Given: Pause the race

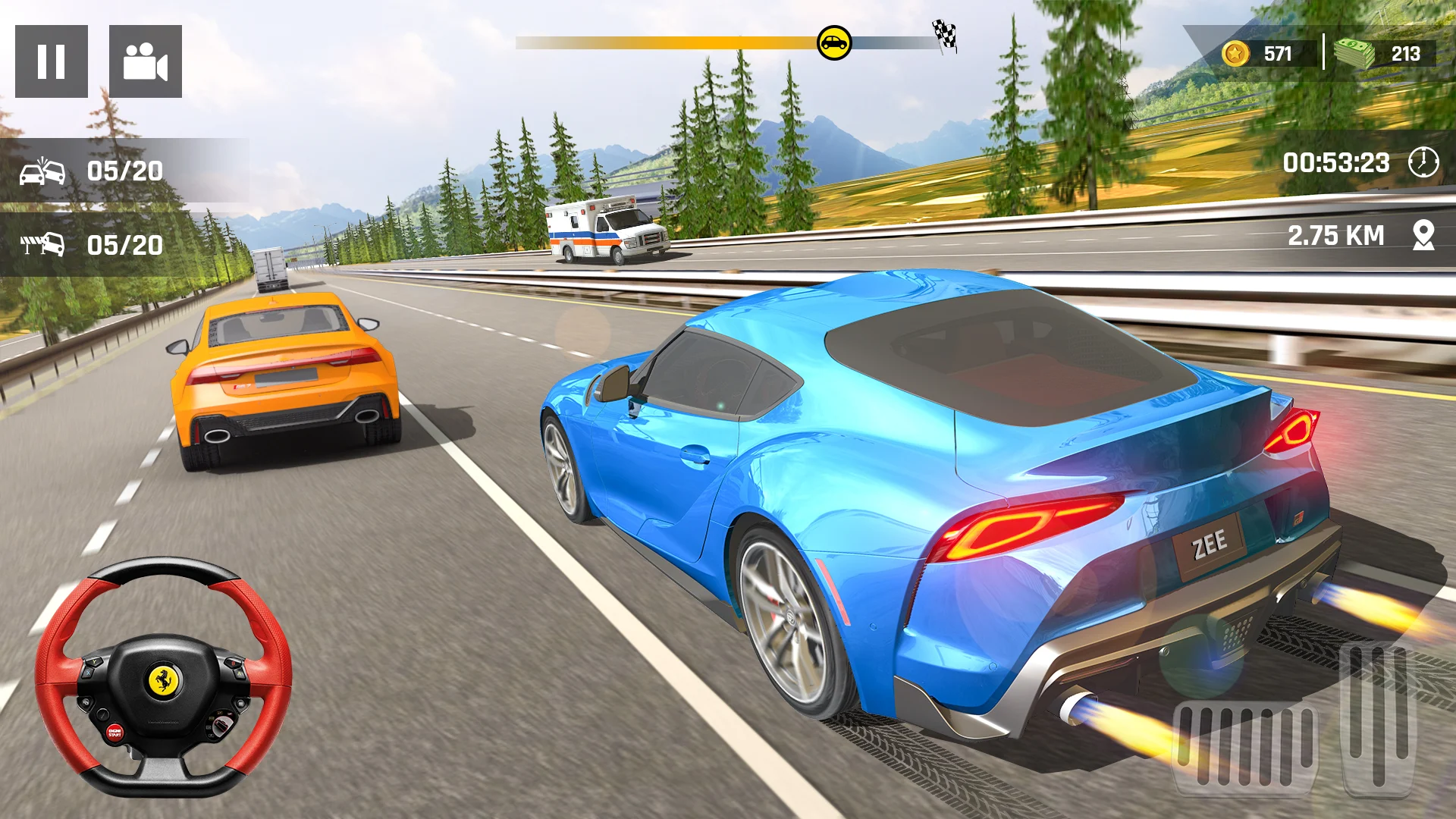Looking at the screenshot, I should coord(52,61).
